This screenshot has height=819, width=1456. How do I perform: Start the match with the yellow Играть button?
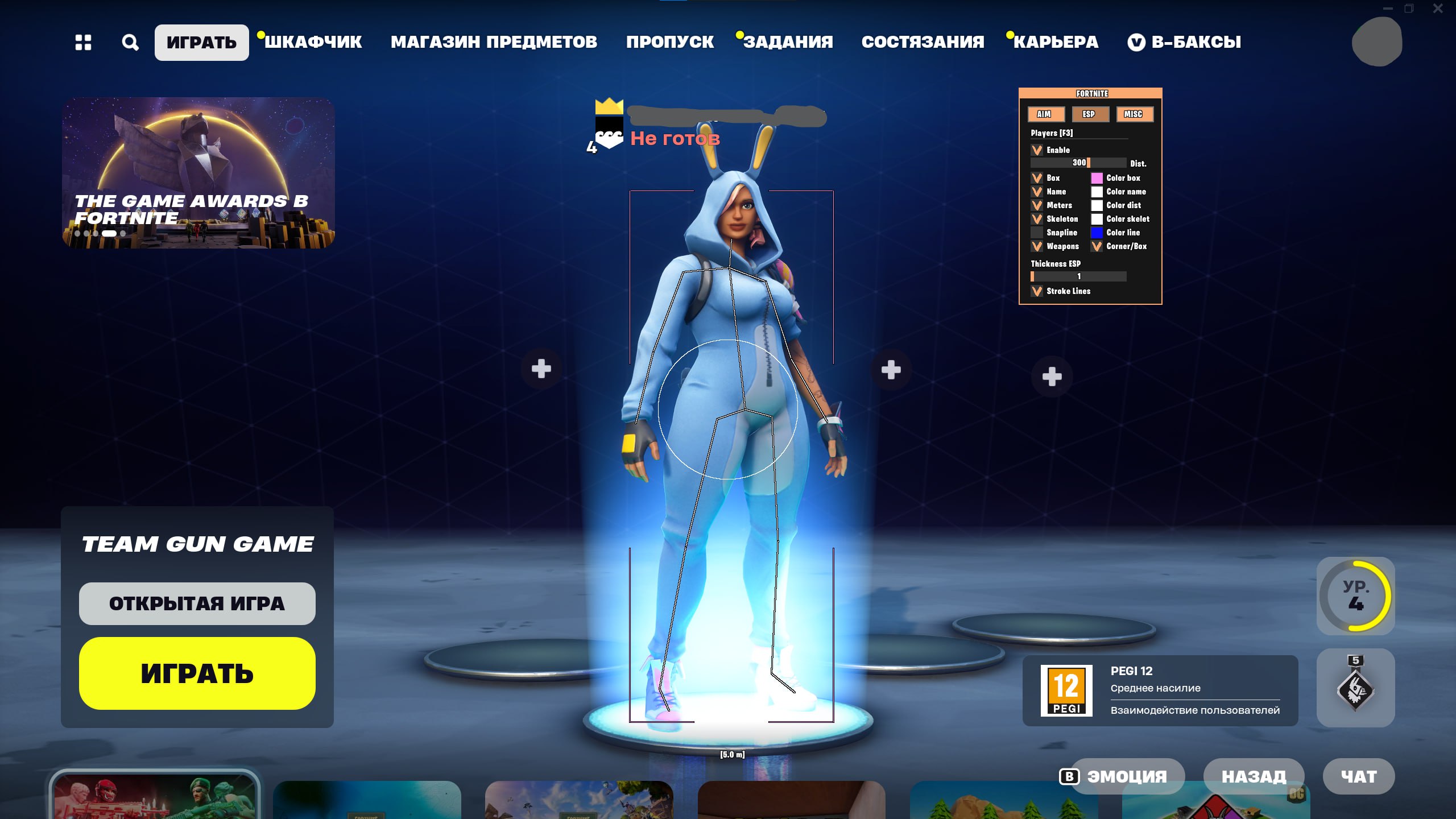click(197, 673)
